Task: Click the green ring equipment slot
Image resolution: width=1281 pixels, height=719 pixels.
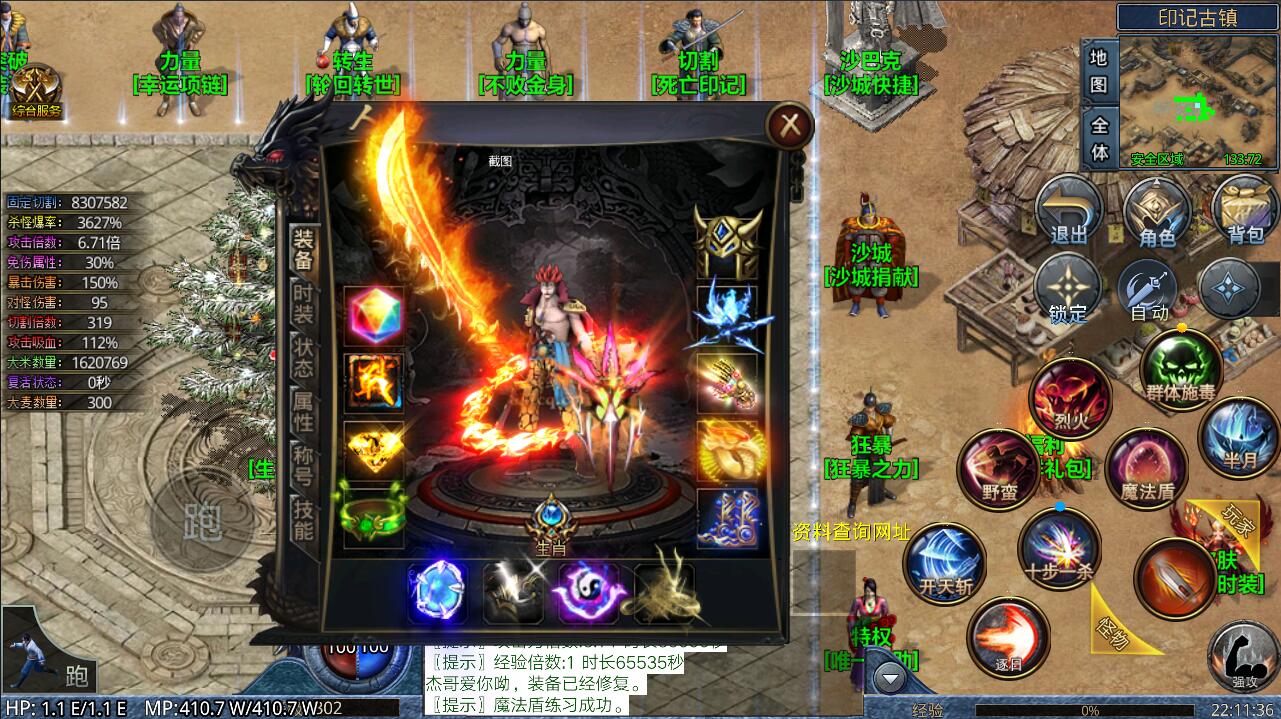Action: coord(374,514)
